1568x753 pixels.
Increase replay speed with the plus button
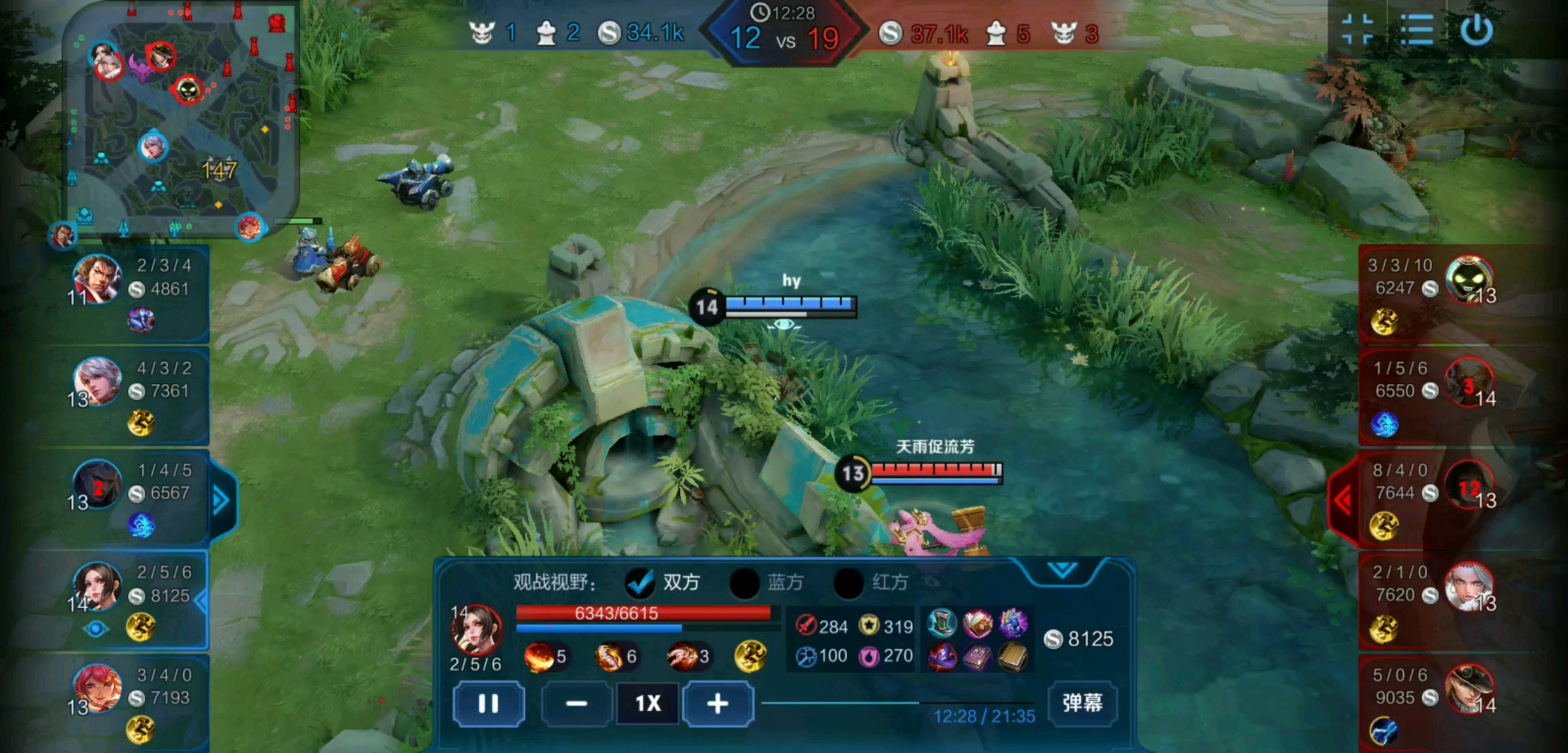718,703
